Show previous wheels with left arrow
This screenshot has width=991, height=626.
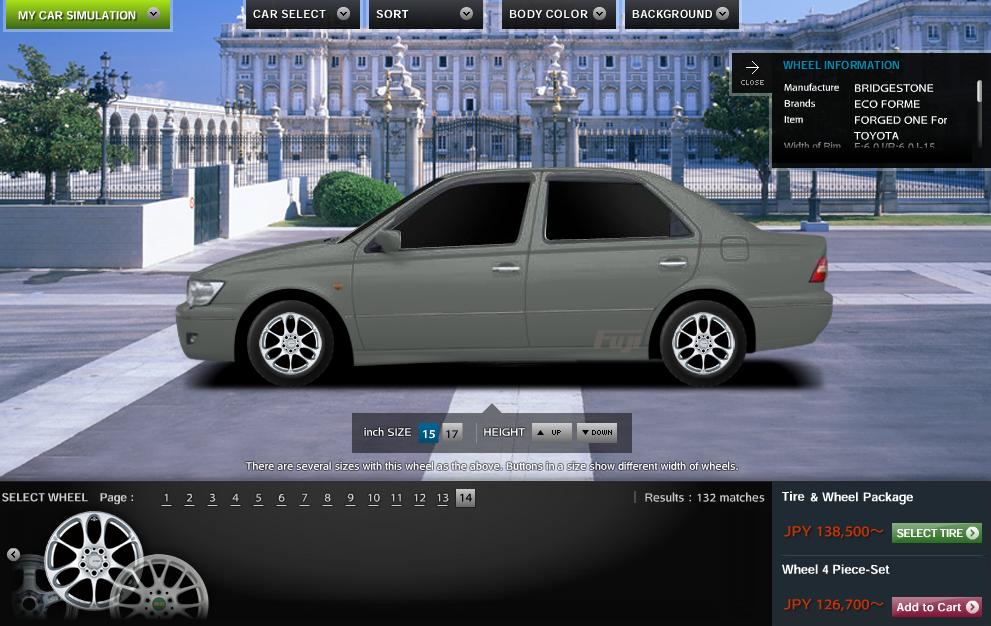coord(13,554)
